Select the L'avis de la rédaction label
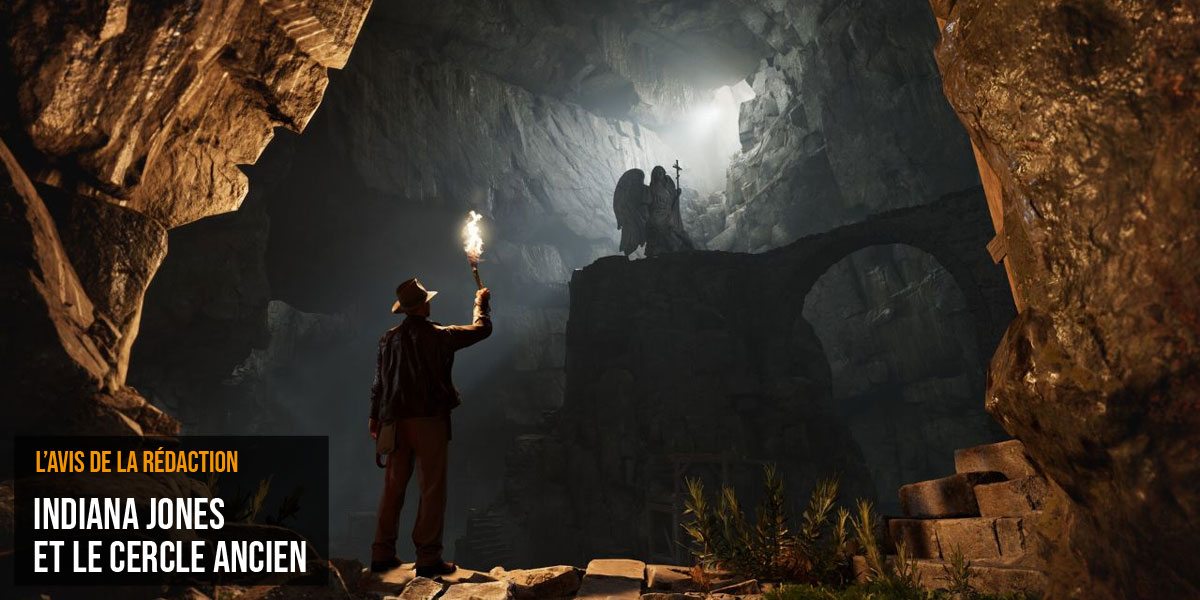1200x600 pixels. (x=136, y=462)
